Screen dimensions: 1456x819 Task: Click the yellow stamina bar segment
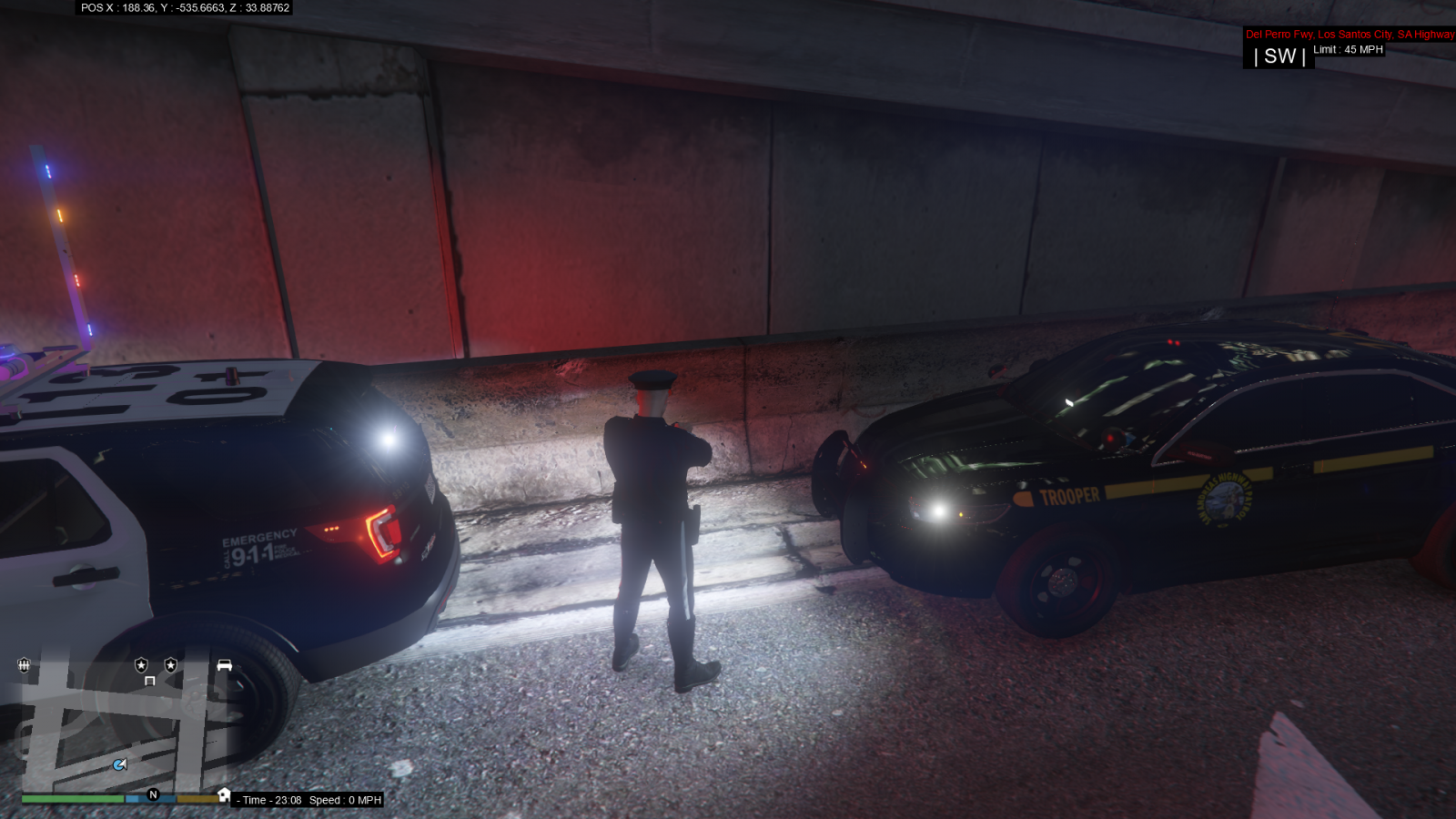pyautogui.click(x=197, y=799)
